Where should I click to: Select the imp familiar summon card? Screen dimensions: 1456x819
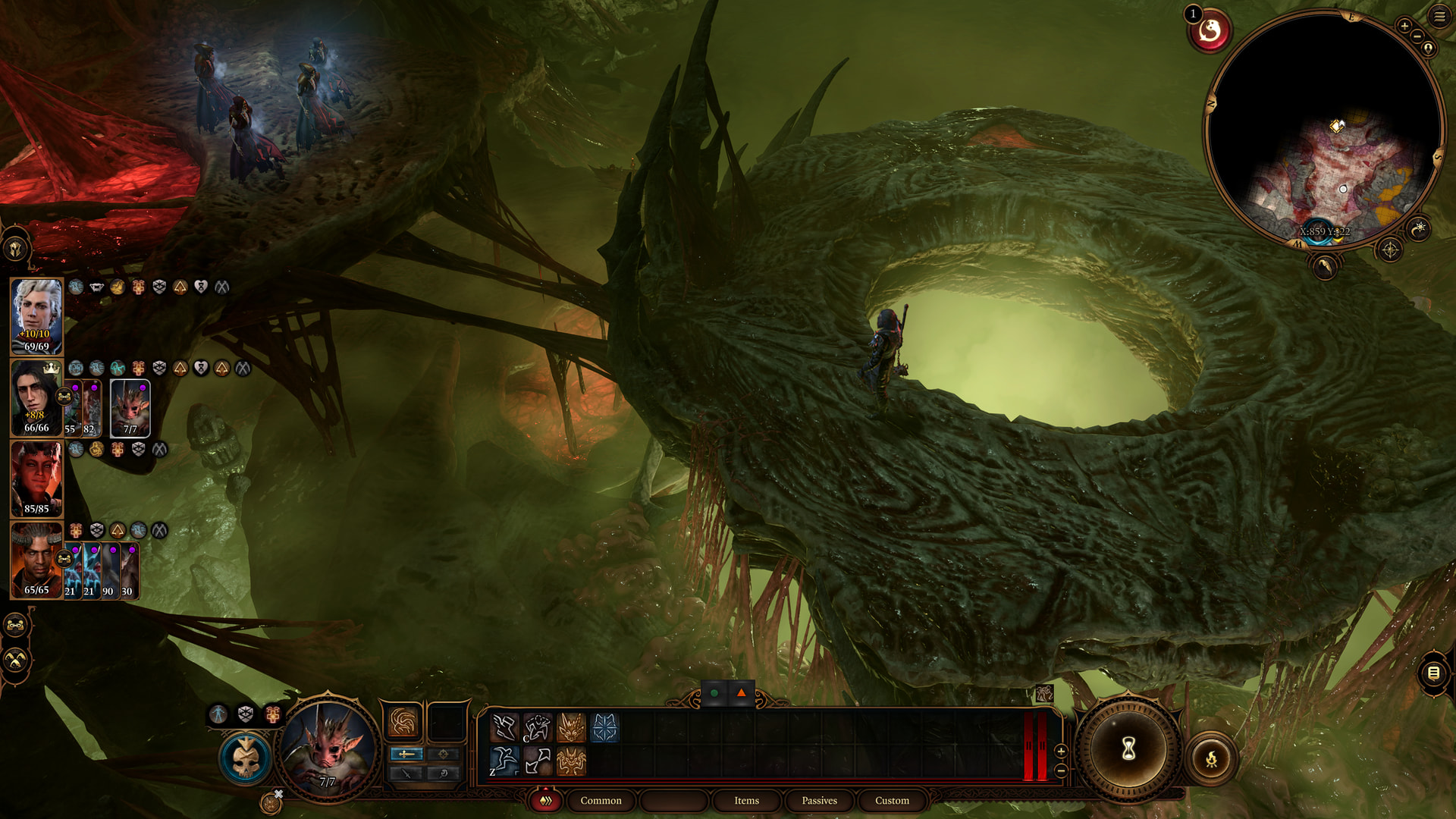[x=130, y=408]
